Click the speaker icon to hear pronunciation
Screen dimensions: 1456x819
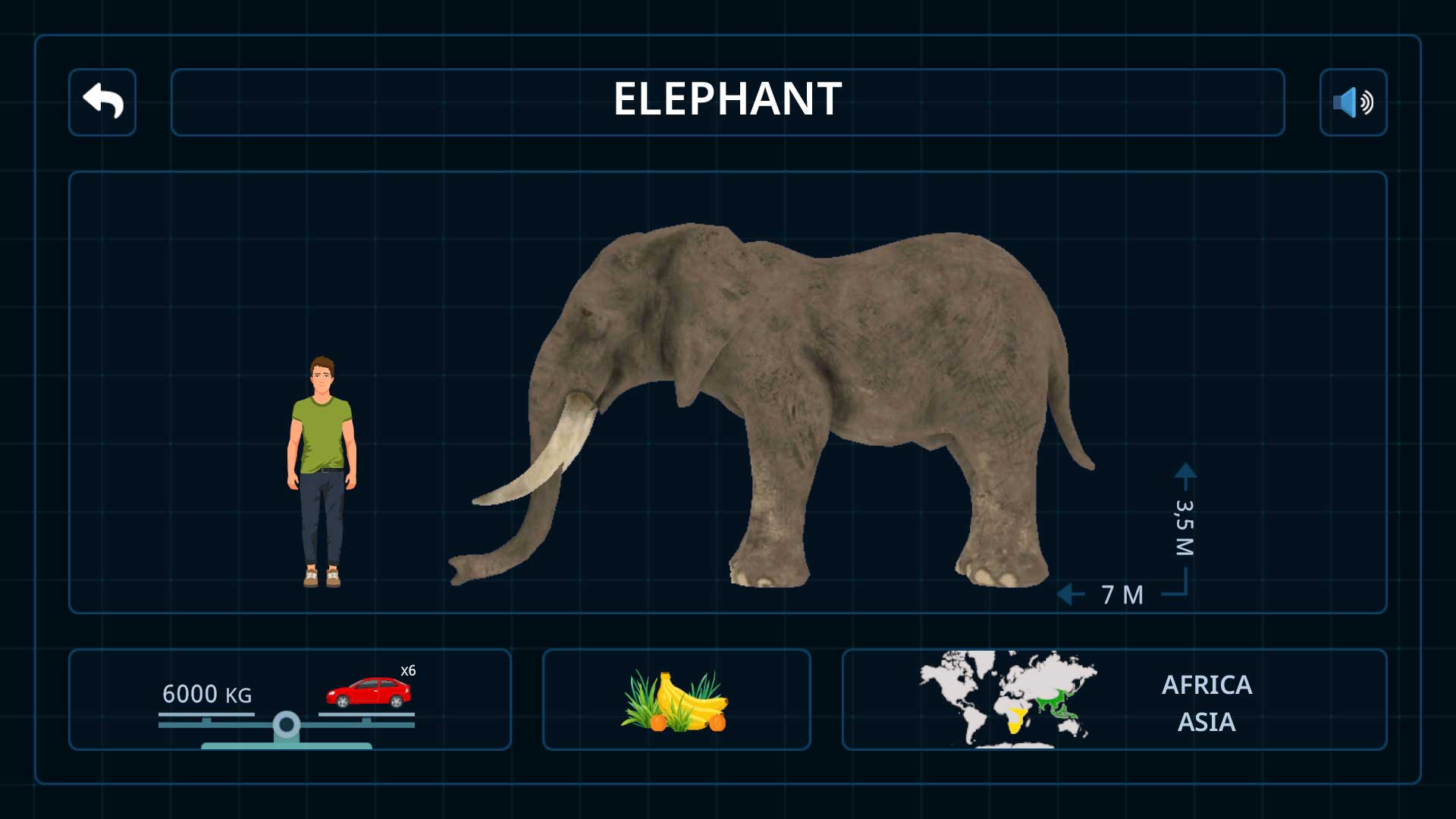(x=1352, y=102)
